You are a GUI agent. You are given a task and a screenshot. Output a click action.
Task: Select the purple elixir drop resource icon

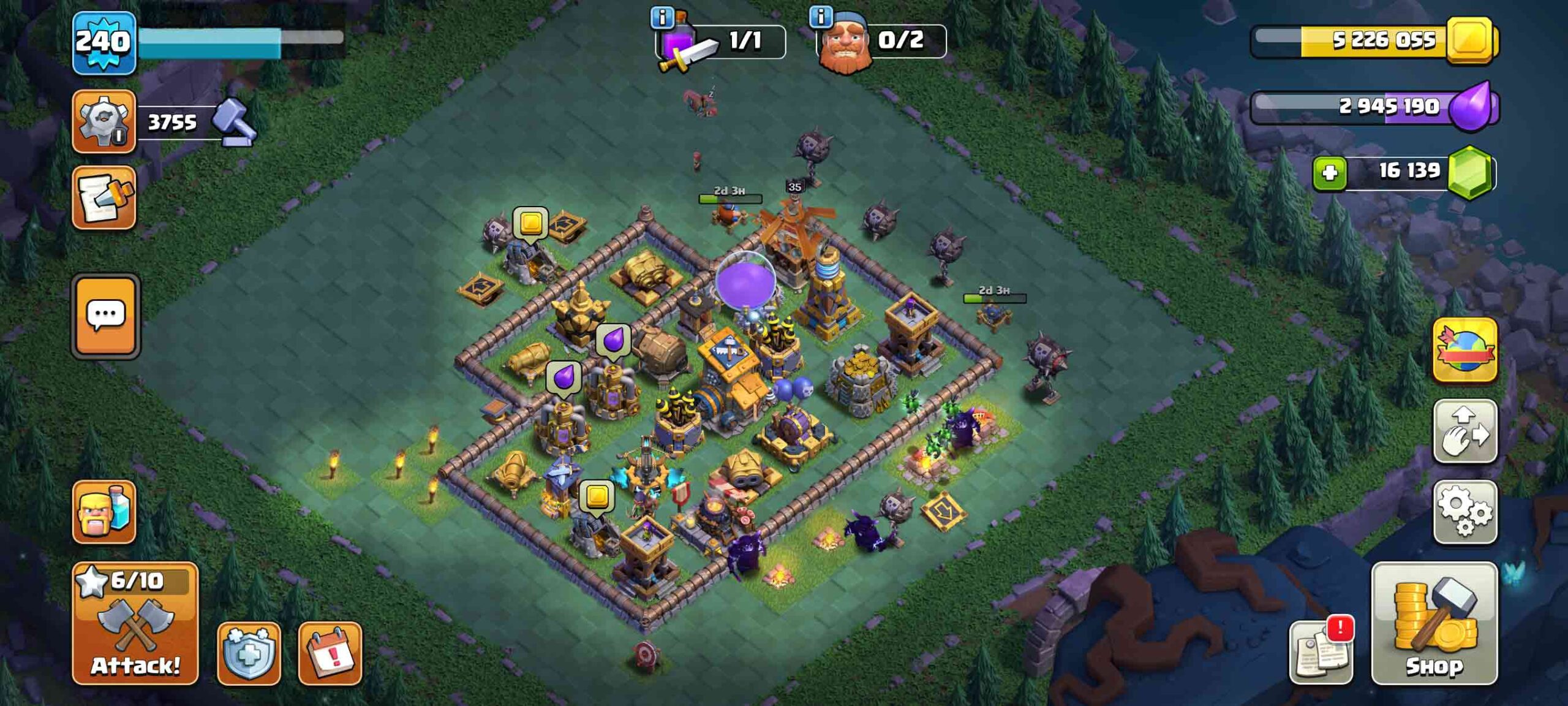coord(1471,107)
